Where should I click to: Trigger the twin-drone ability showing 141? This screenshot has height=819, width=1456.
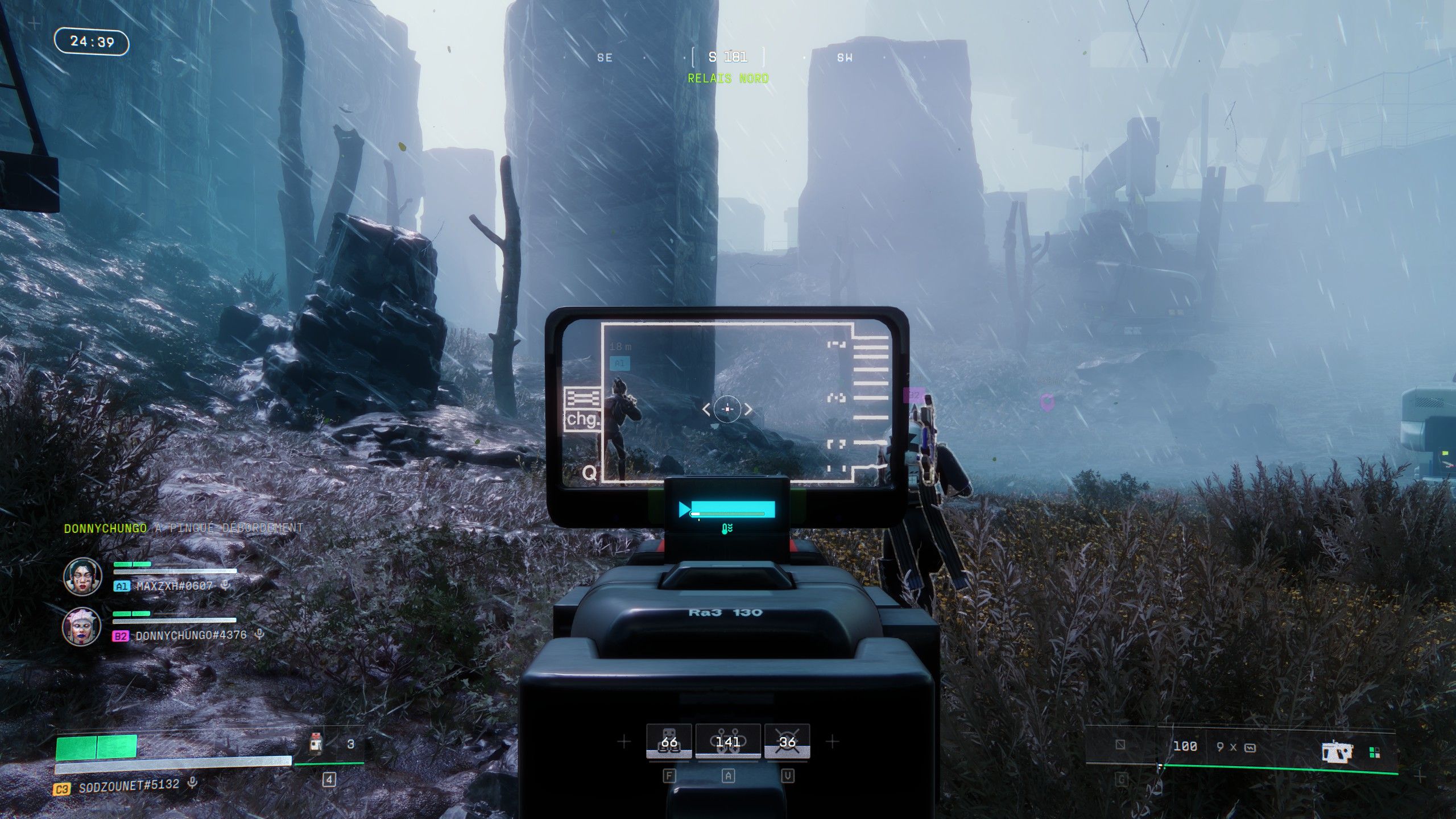728,742
